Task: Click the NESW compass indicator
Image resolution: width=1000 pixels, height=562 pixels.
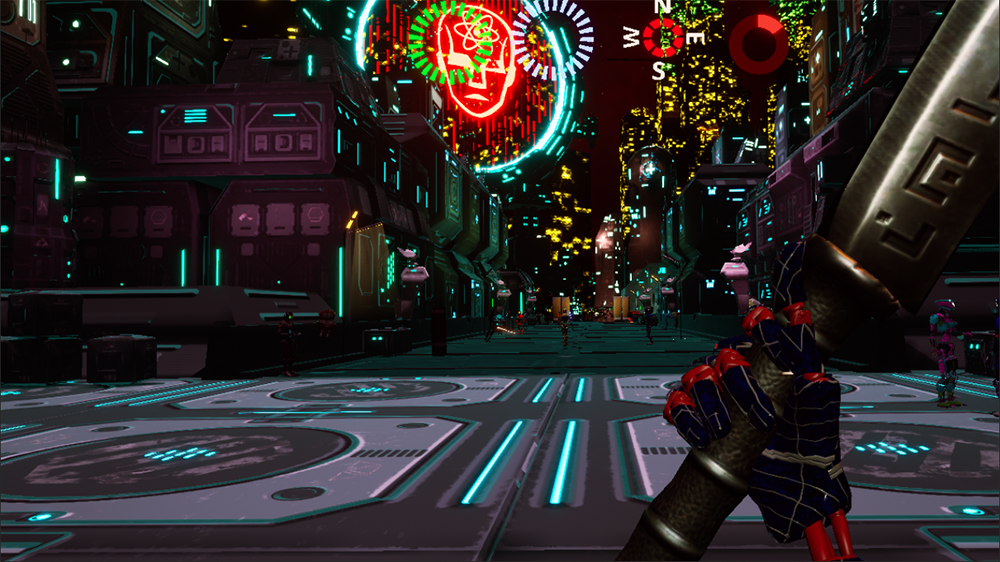Action: coord(661,38)
